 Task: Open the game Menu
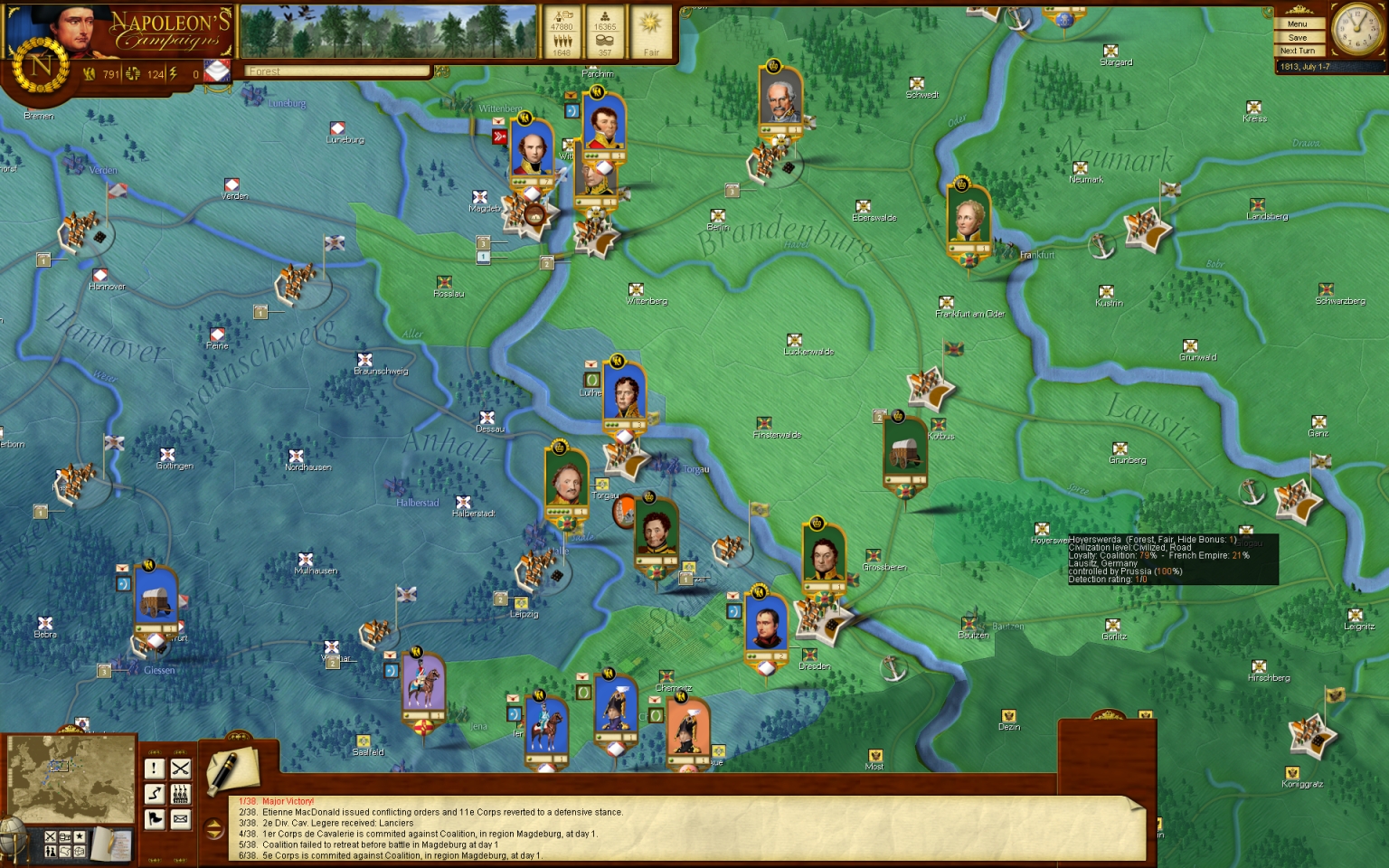click(1299, 24)
